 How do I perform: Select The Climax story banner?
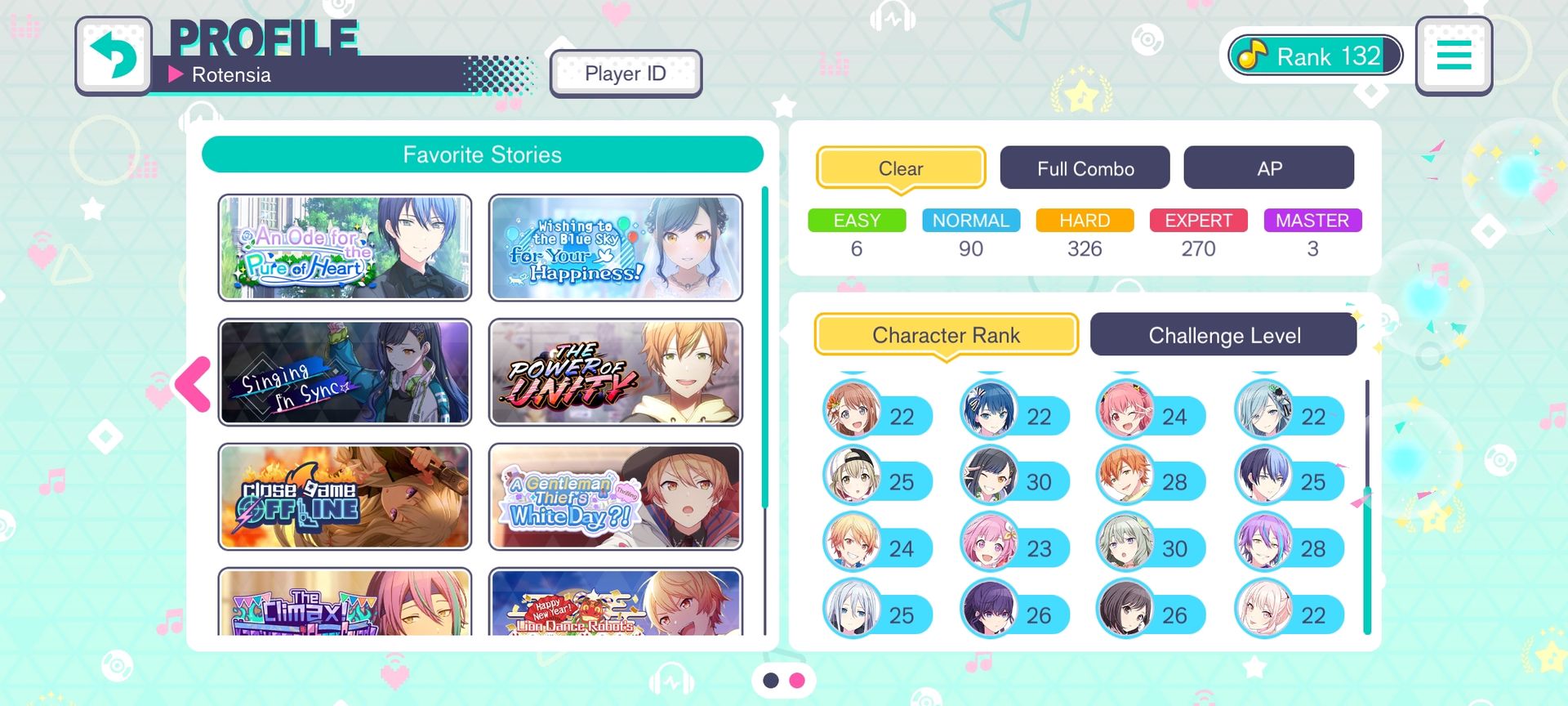pos(345,603)
